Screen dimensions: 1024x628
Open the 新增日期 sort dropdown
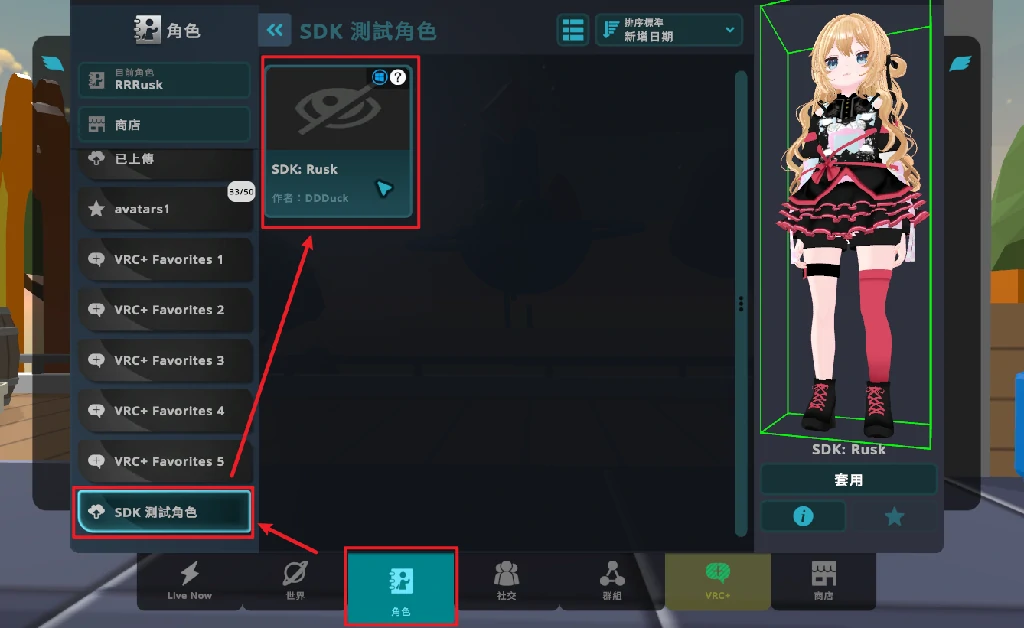[669, 30]
